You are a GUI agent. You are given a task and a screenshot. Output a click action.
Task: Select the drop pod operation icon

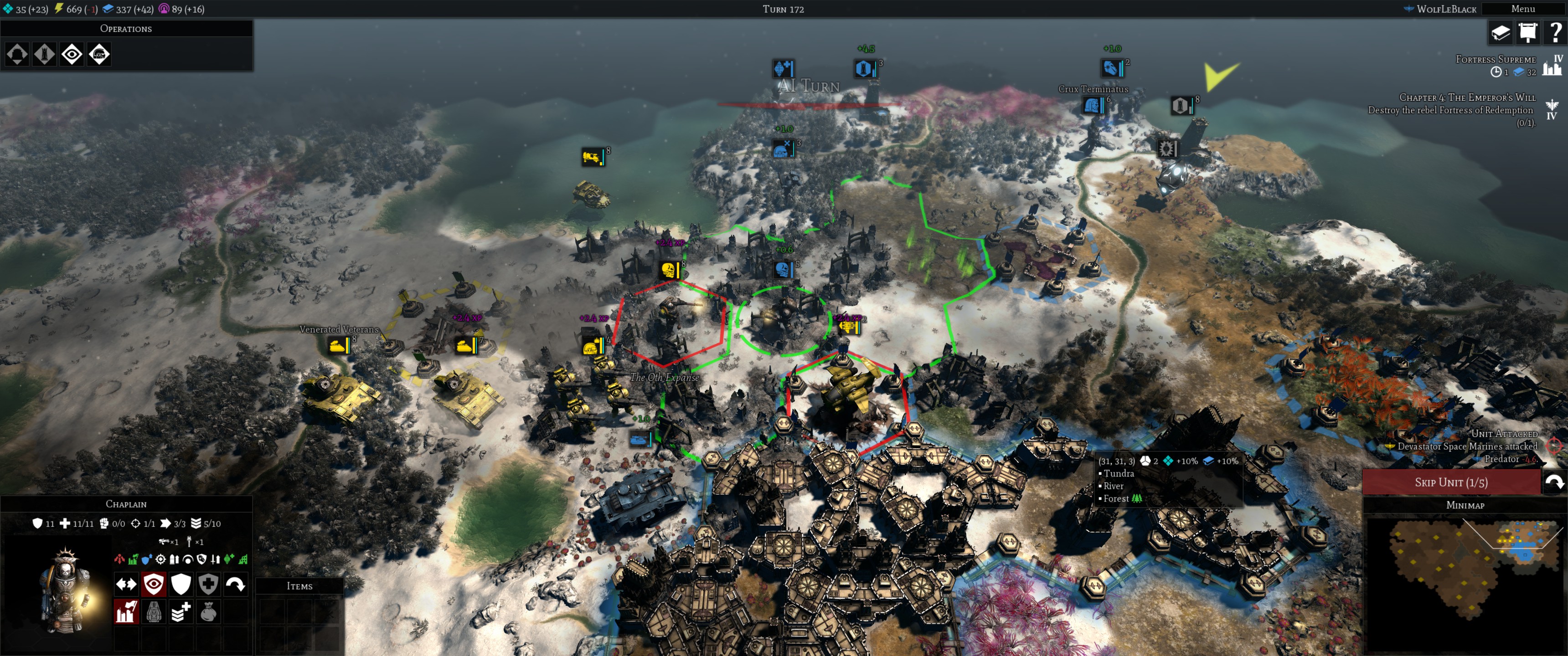(x=17, y=55)
